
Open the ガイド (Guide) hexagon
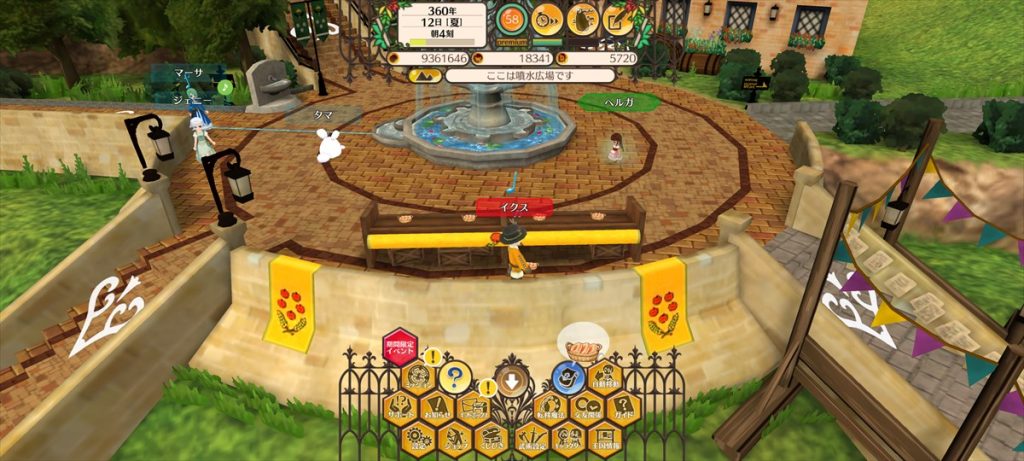pos(625,408)
